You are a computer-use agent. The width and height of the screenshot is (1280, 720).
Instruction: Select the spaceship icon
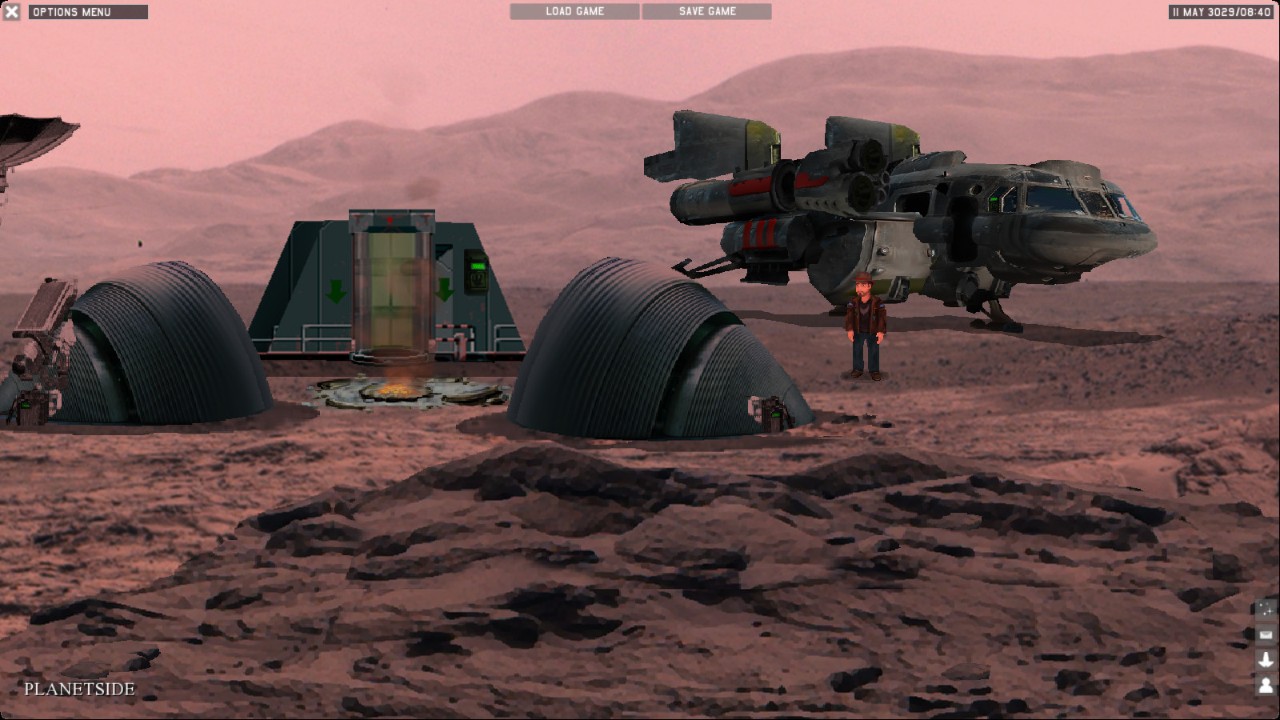pyautogui.click(x=1266, y=659)
